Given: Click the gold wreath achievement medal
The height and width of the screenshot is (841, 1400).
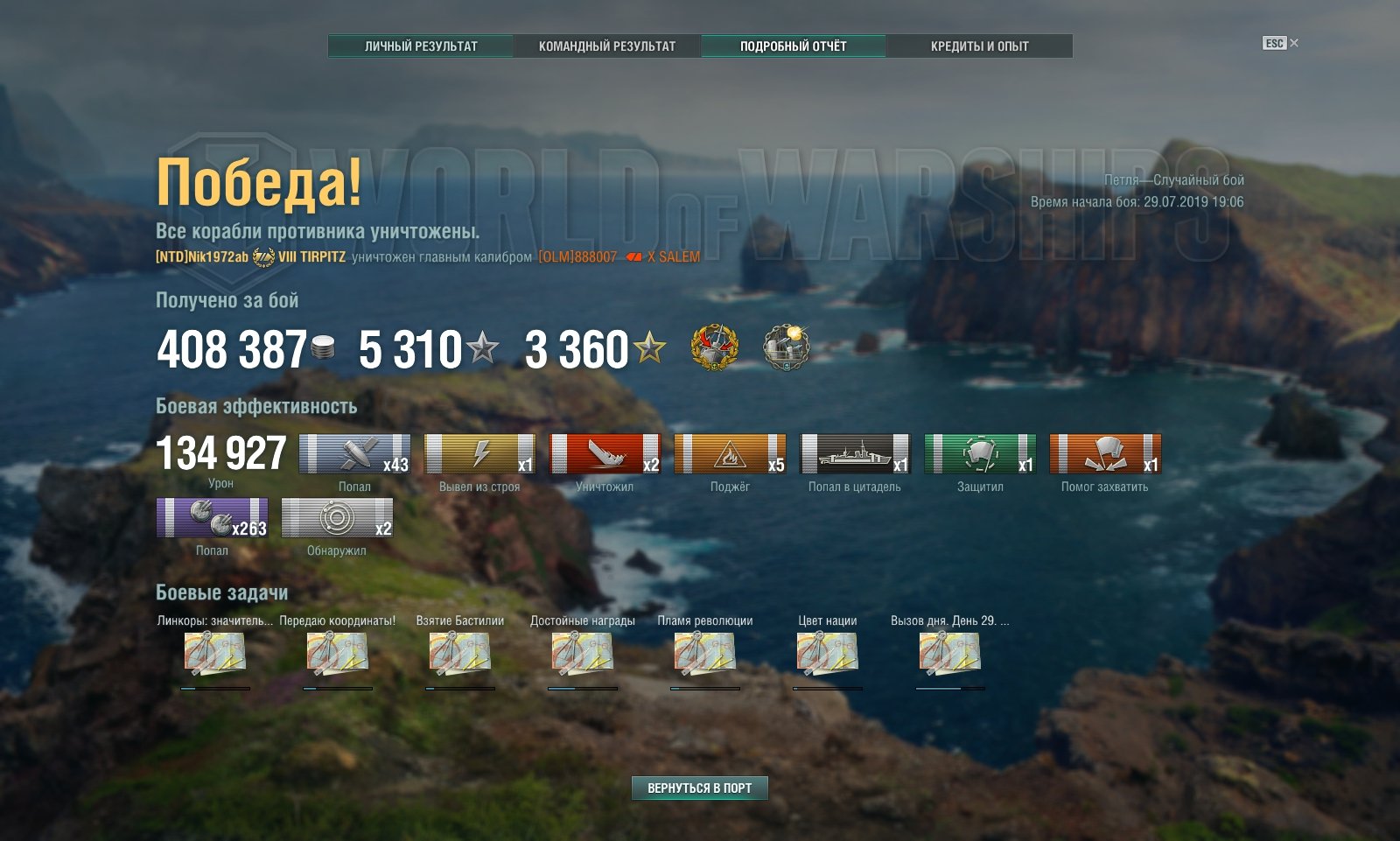Looking at the screenshot, I should click(x=715, y=347).
